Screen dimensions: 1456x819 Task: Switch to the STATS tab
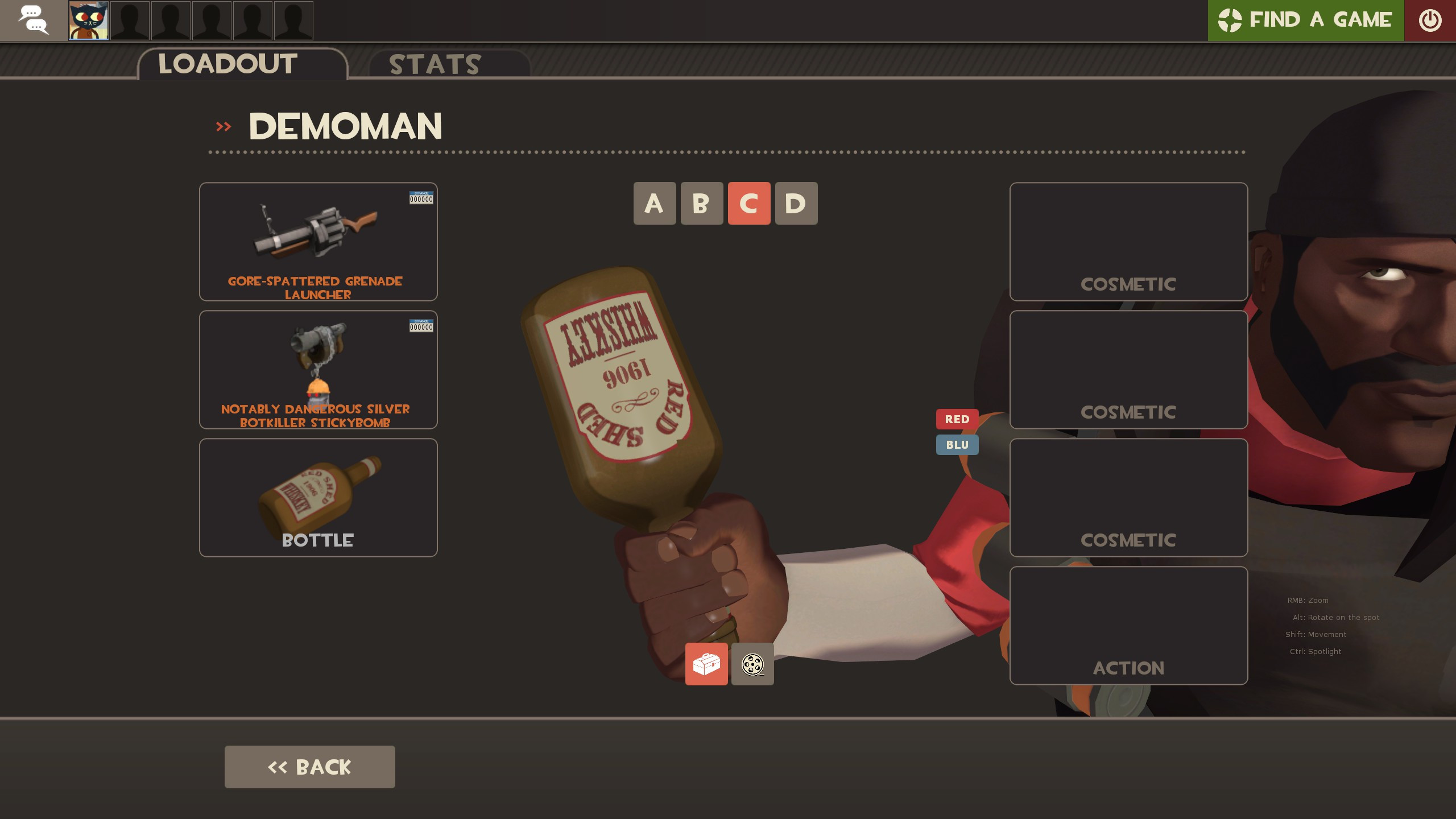tap(435, 64)
